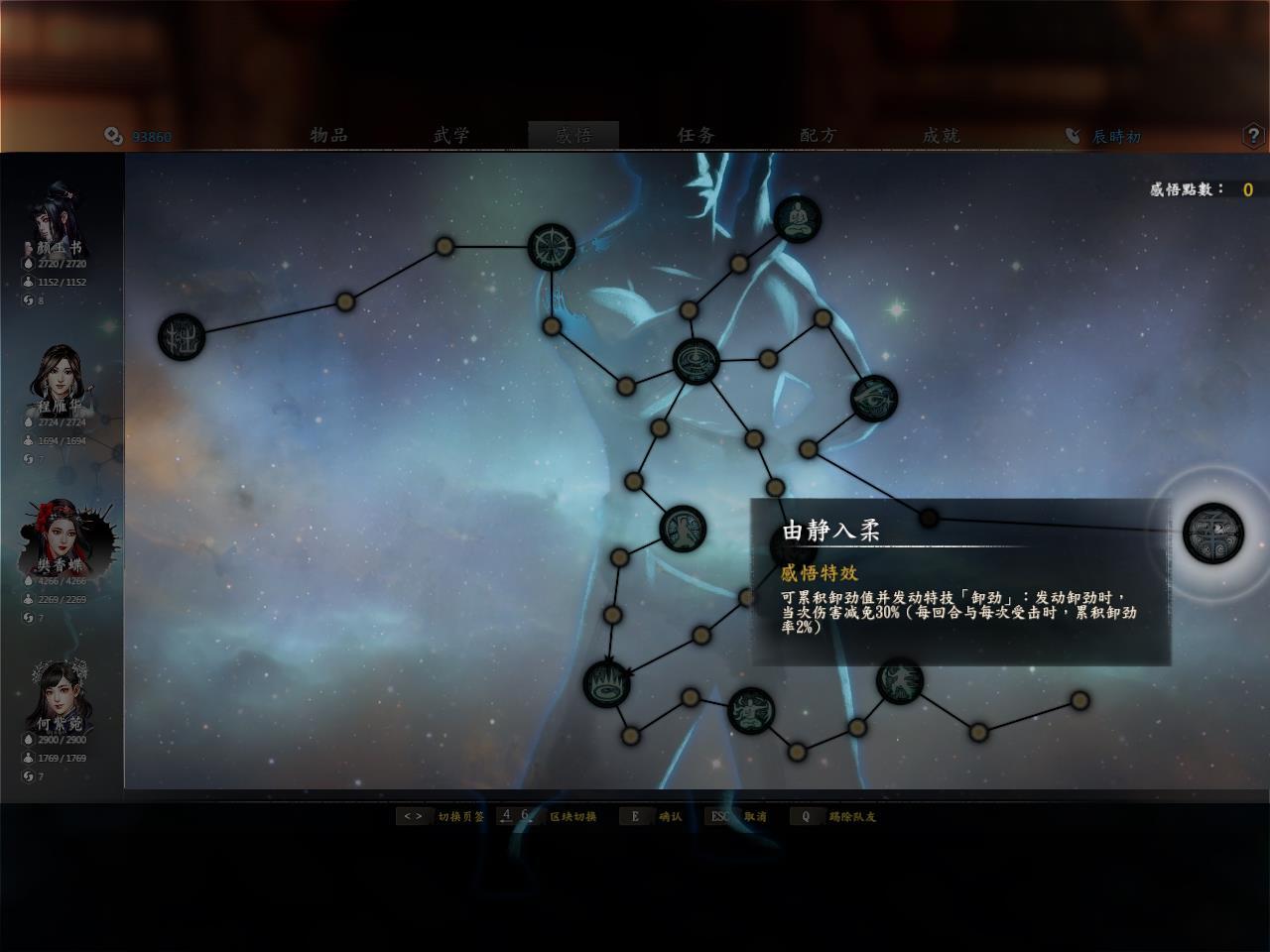Open the 成就 (Achievements) tab
The image size is (1270, 952).
click(941, 135)
